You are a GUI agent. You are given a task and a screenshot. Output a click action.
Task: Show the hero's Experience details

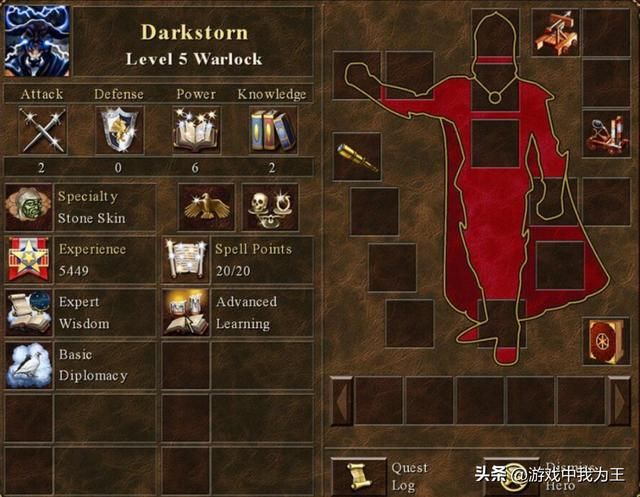click(28, 259)
